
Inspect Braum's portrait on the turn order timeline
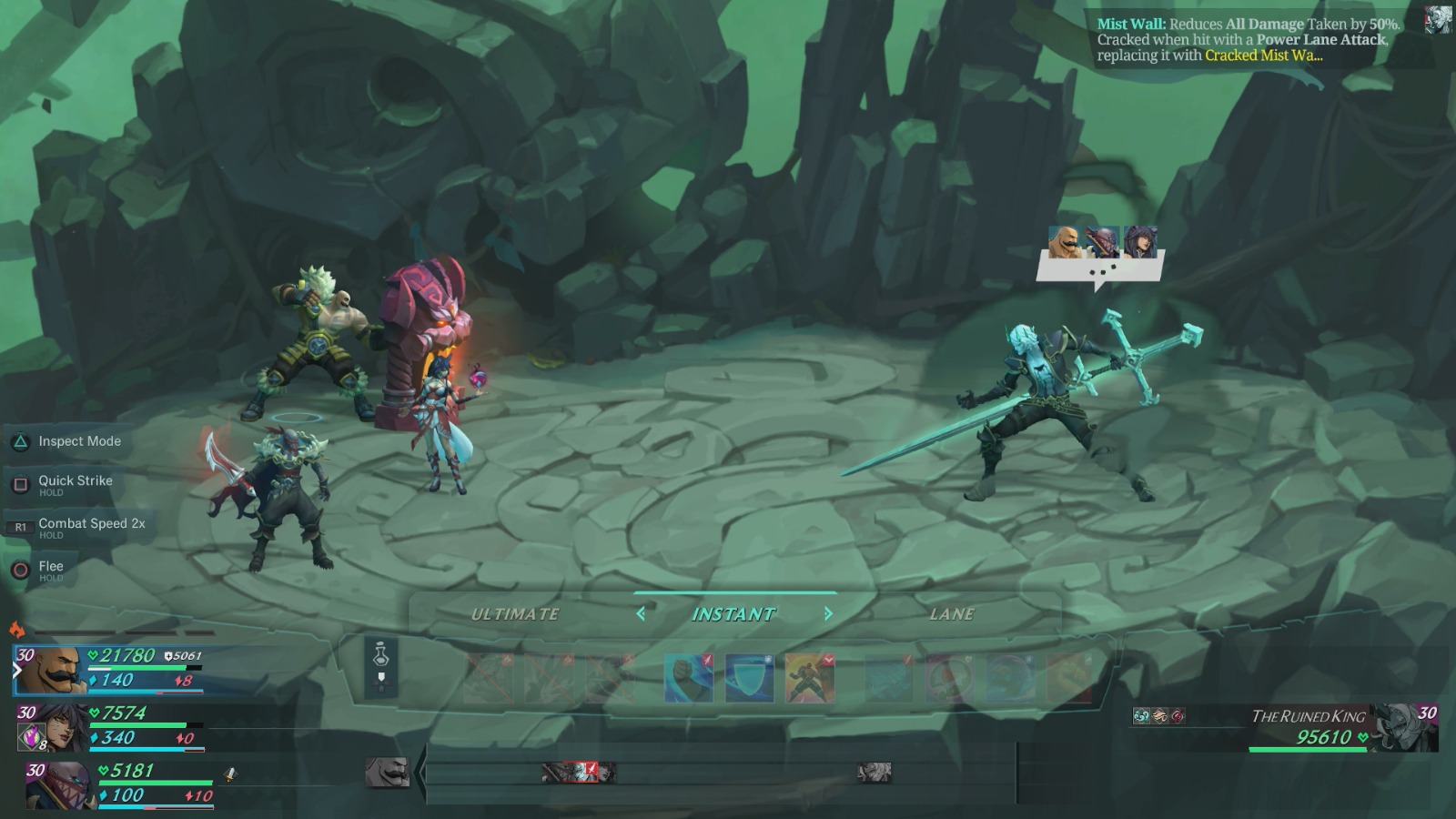(386, 772)
